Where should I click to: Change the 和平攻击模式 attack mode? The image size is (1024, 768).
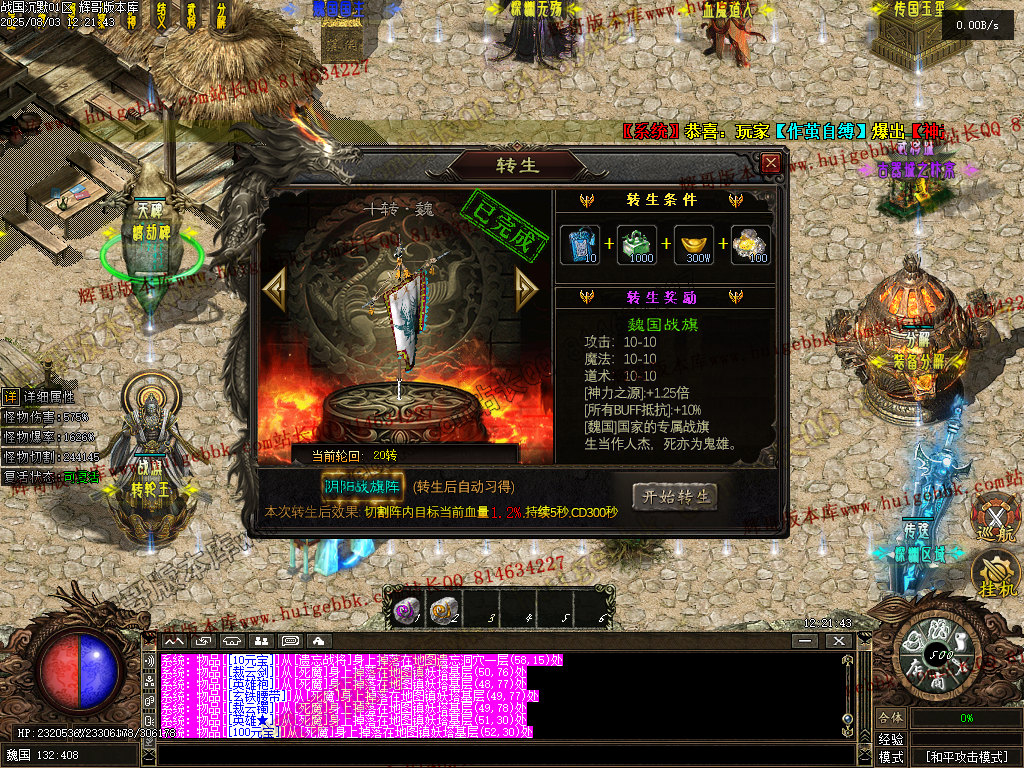click(x=965, y=757)
